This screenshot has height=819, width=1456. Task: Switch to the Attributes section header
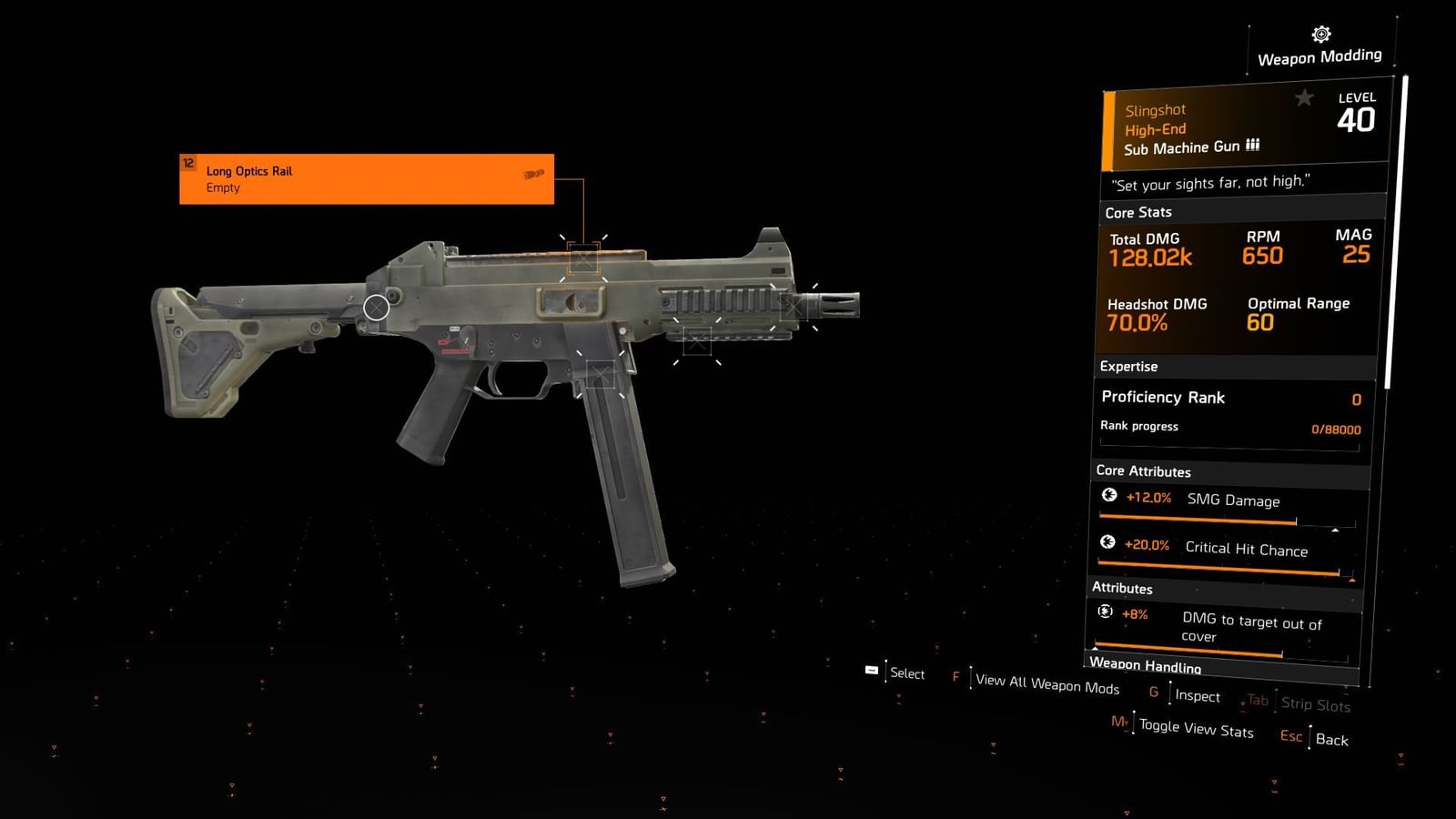pyautogui.click(x=1121, y=589)
